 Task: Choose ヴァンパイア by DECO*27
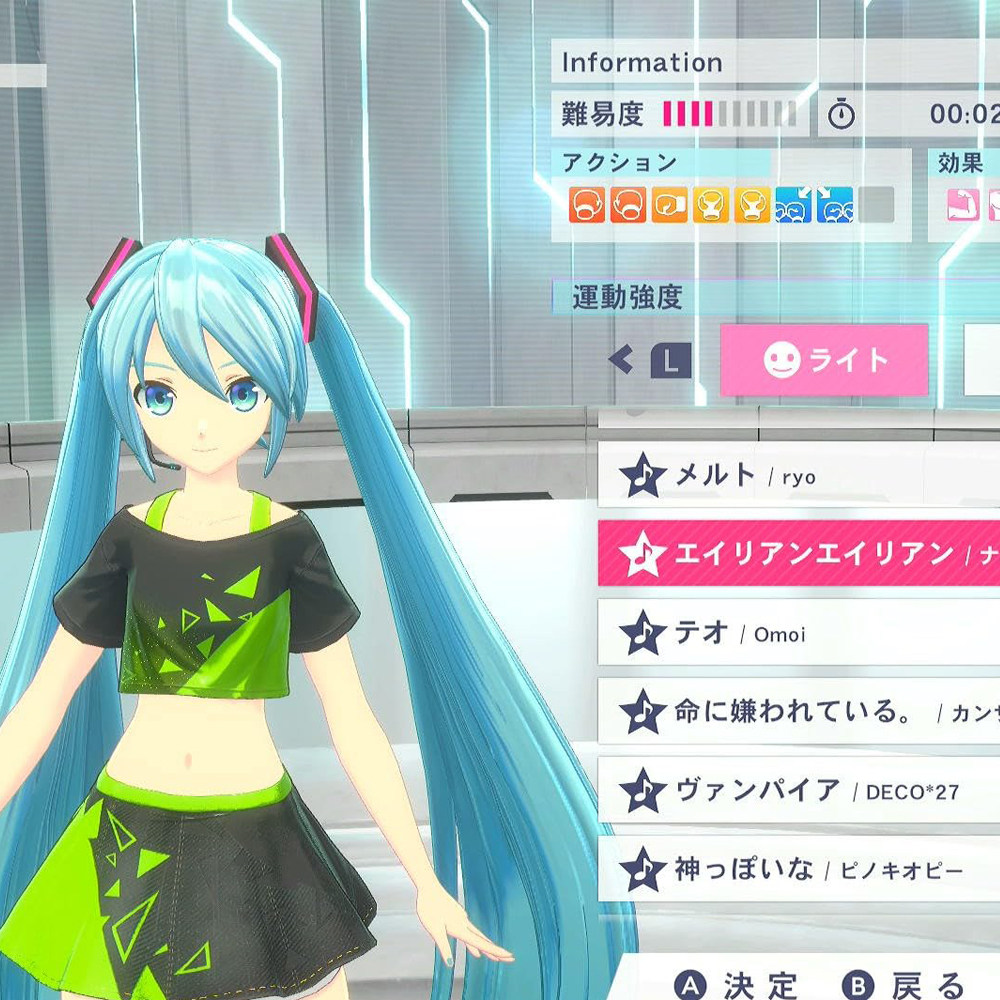[x=798, y=790]
